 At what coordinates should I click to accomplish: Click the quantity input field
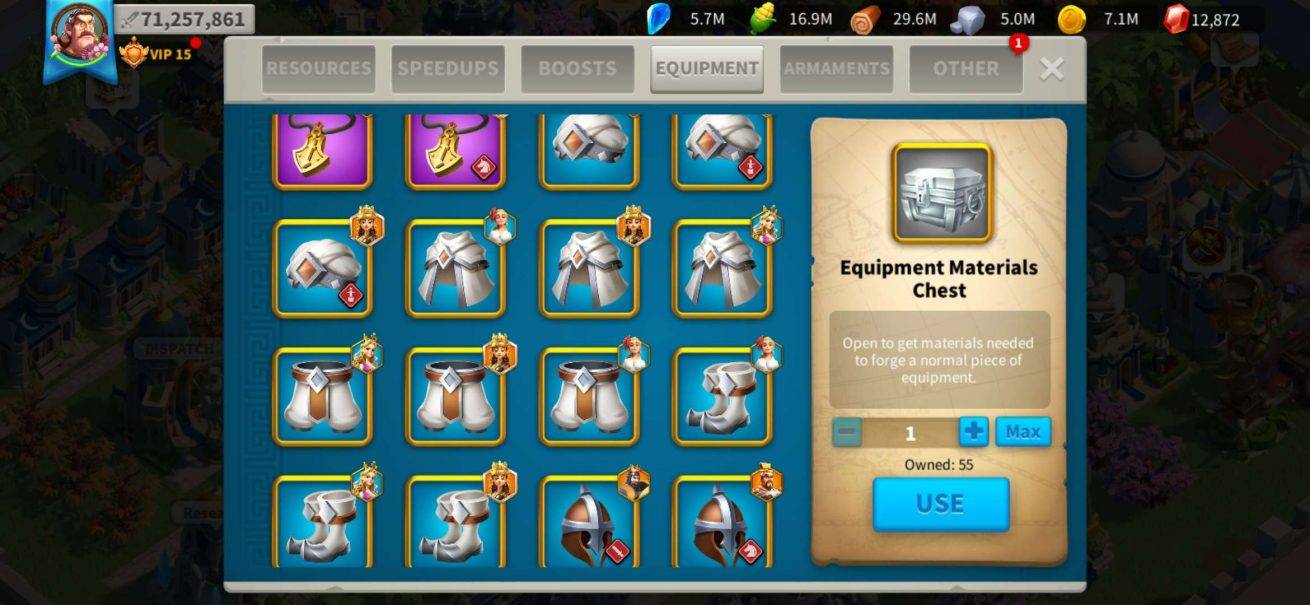tap(910, 433)
